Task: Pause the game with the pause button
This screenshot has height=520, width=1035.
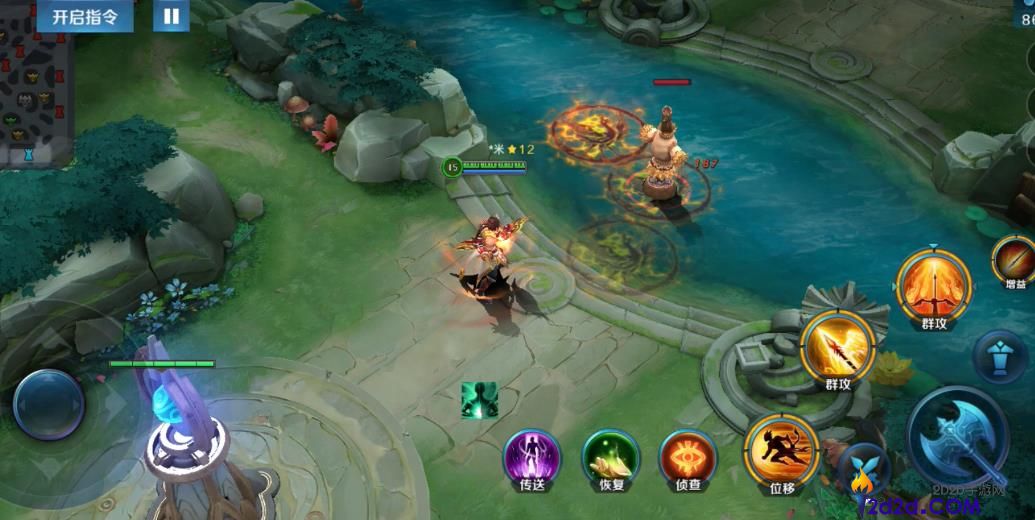Action: [172, 16]
